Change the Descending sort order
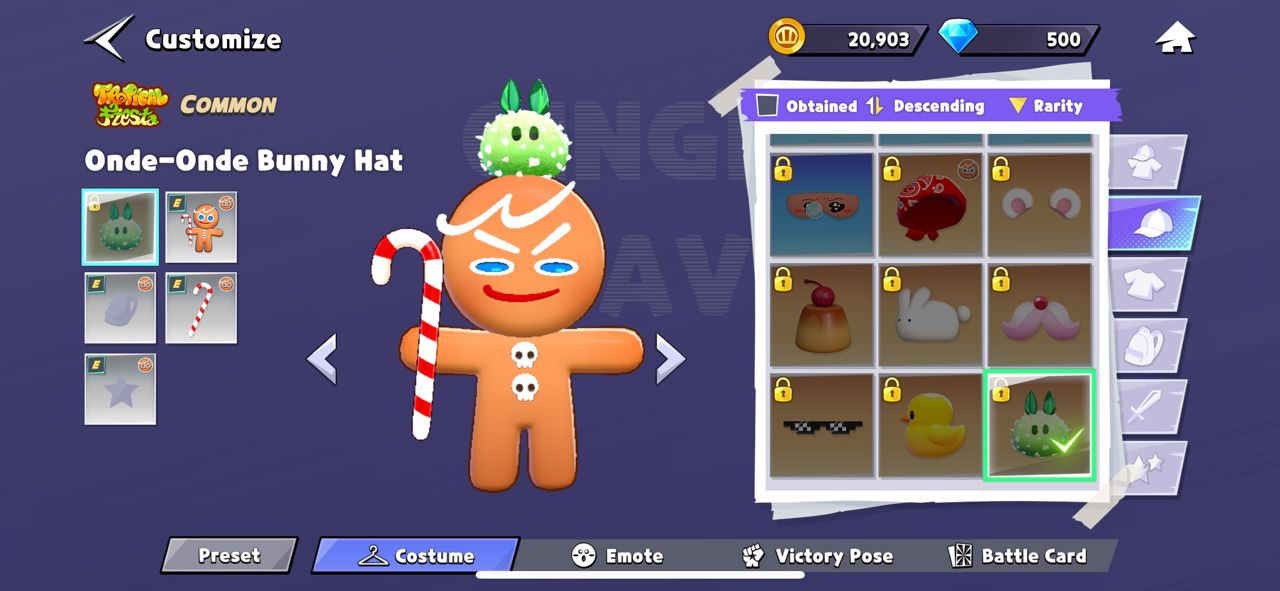1280x591 pixels. [x=926, y=106]
